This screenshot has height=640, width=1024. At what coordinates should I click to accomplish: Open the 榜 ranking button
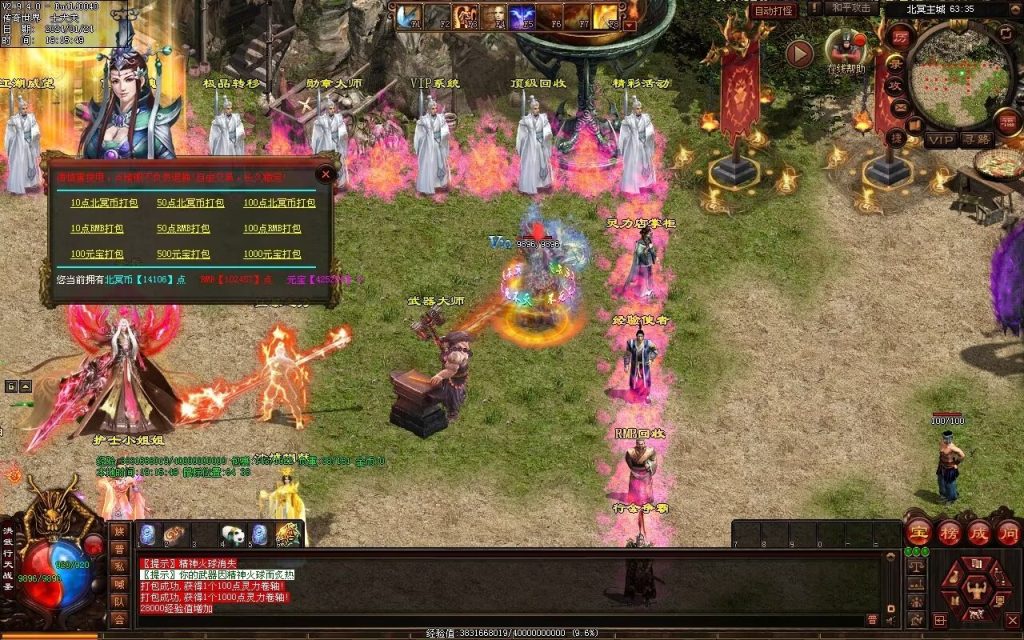(x=949, y=532)
